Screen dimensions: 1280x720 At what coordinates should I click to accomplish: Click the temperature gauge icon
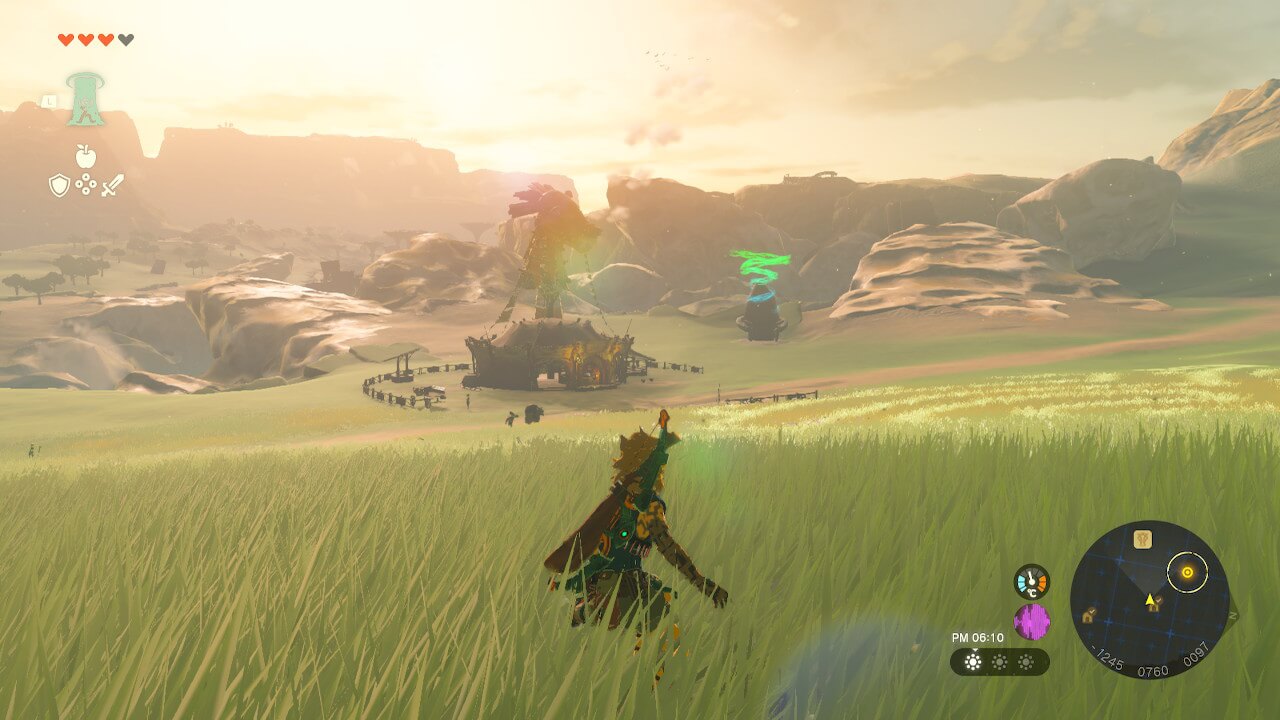[1031, 582]
